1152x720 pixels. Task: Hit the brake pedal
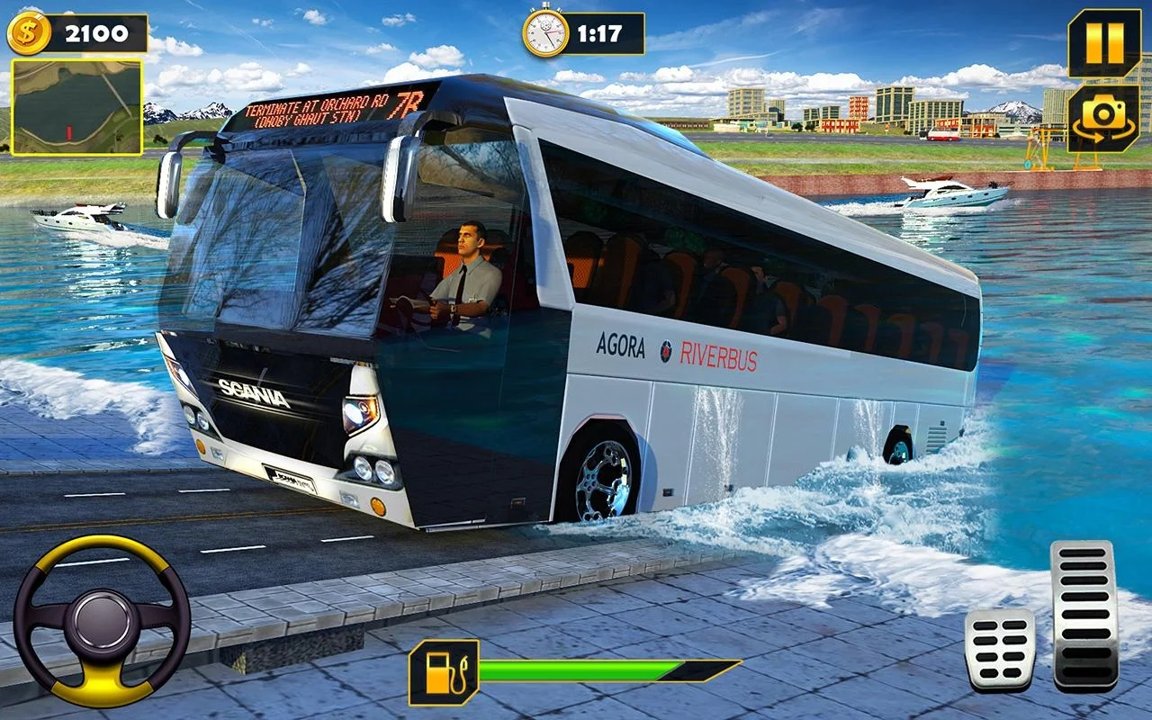click(x=999, y=649)
